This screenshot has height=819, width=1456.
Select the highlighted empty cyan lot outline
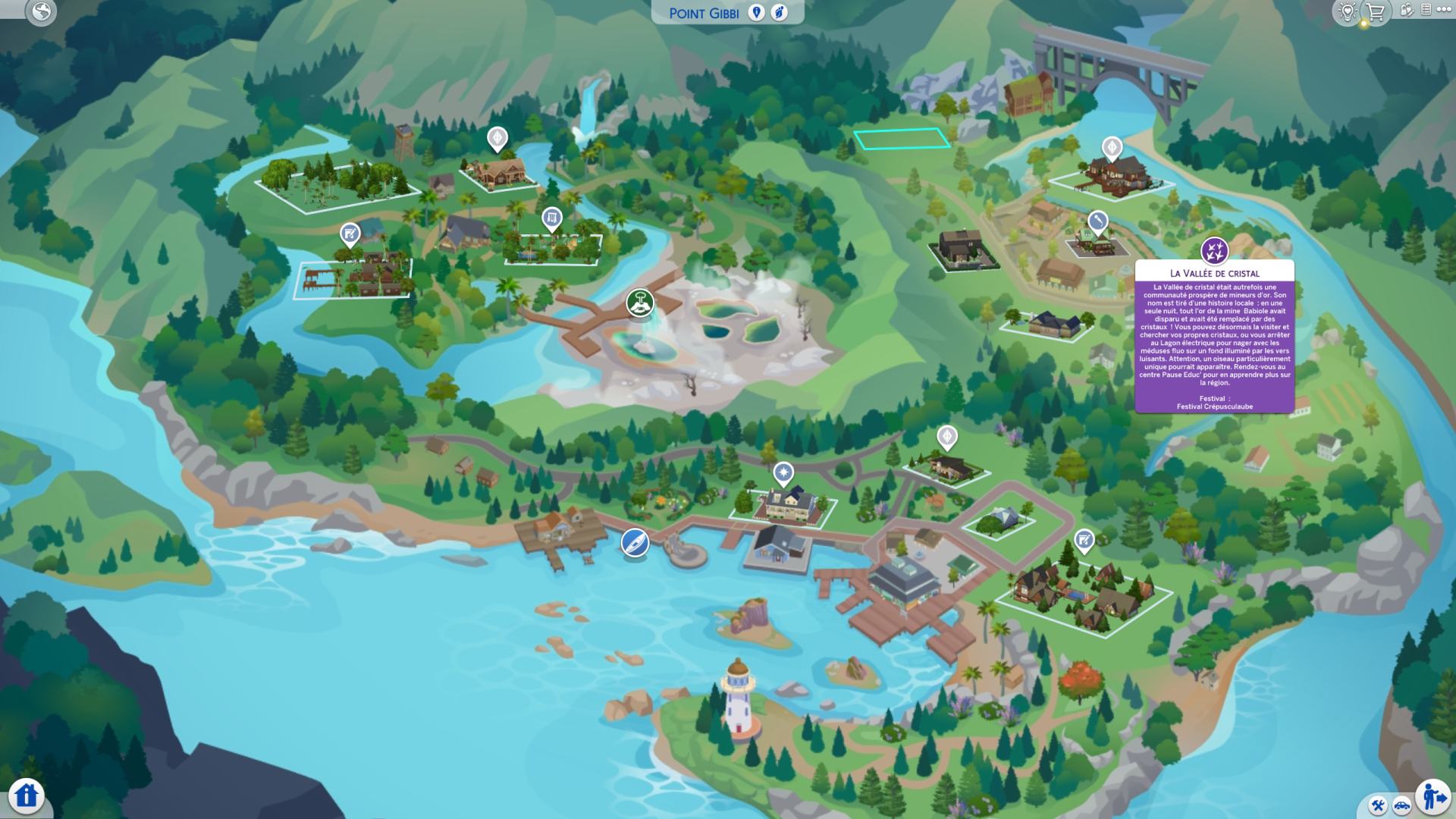pos(902,139)
